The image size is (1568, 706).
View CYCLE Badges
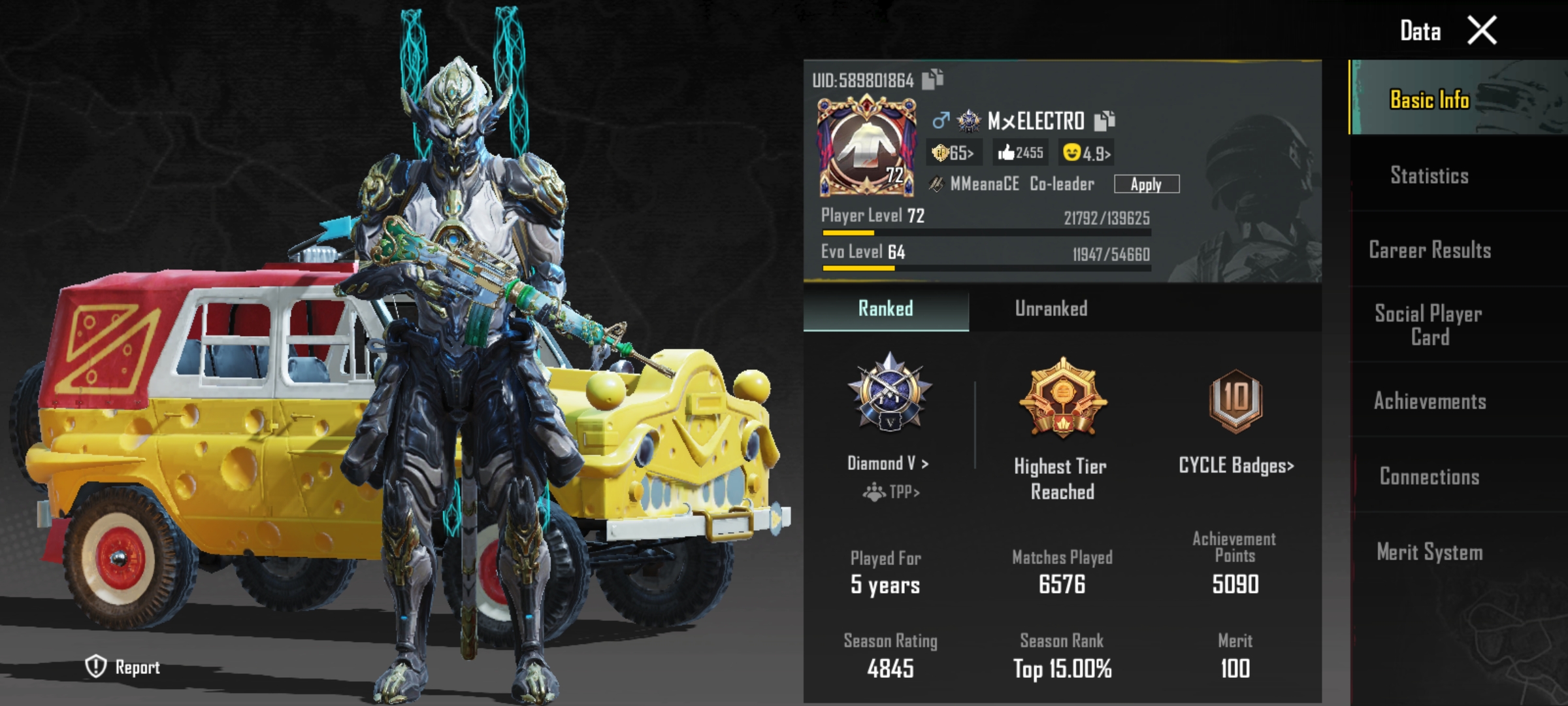pyautogui.click(x=1235, y=465)
